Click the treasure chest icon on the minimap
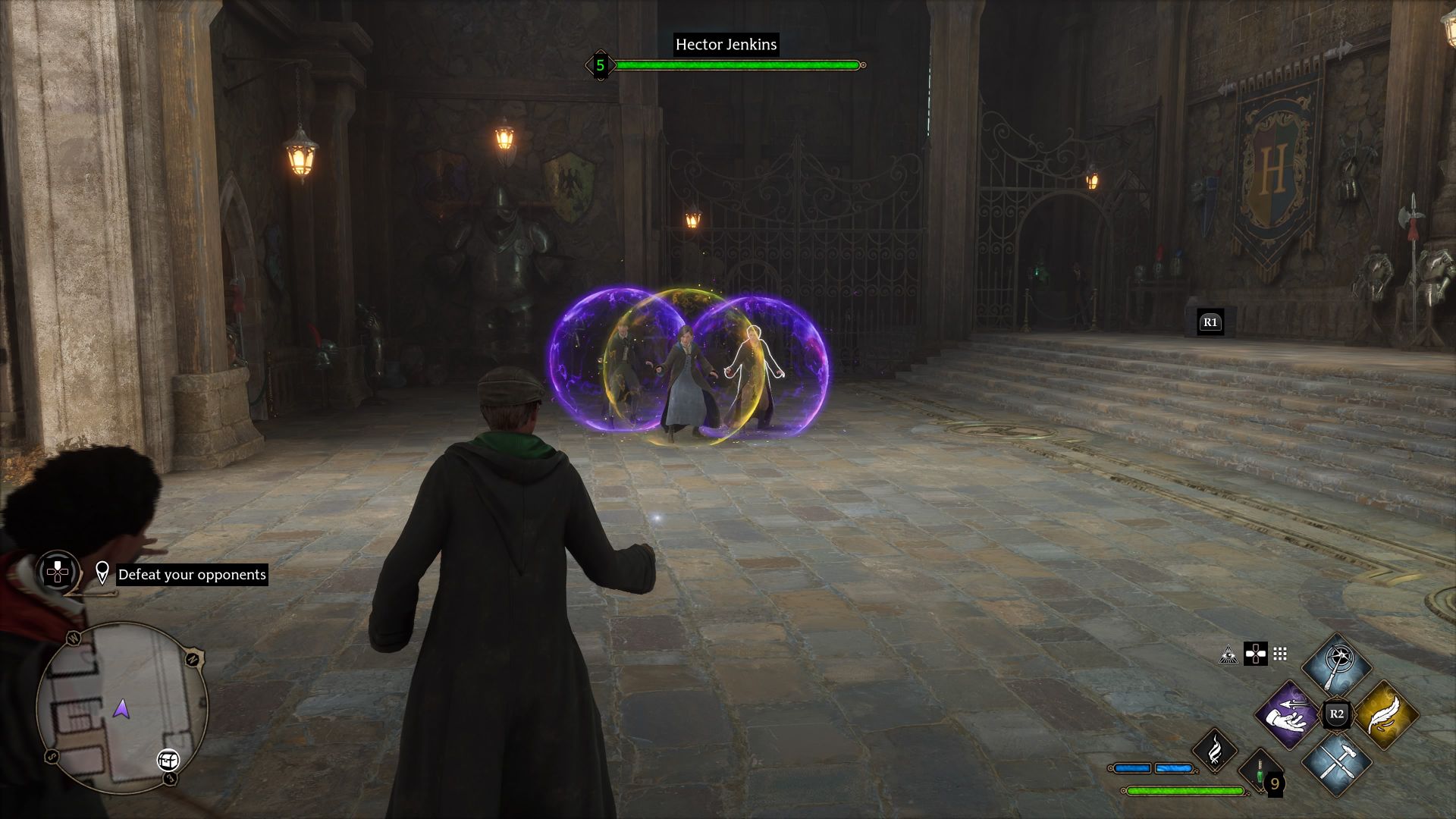 [168, 761]
